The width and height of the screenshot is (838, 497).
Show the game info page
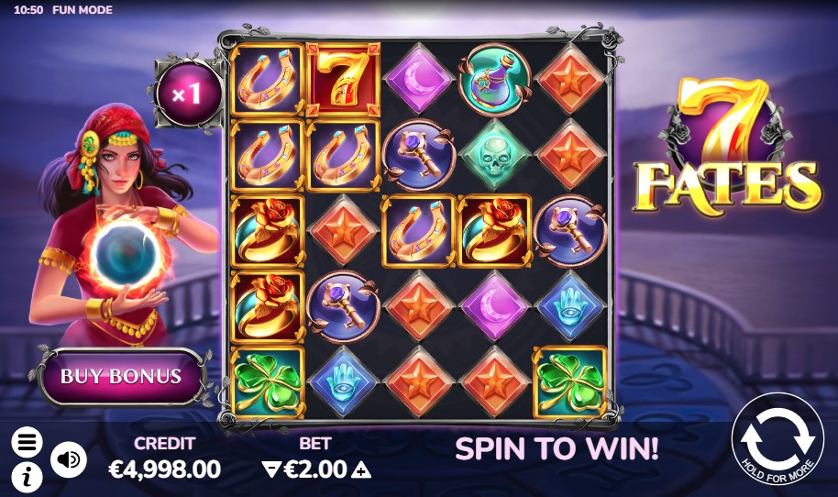click(x=27, y=472)
